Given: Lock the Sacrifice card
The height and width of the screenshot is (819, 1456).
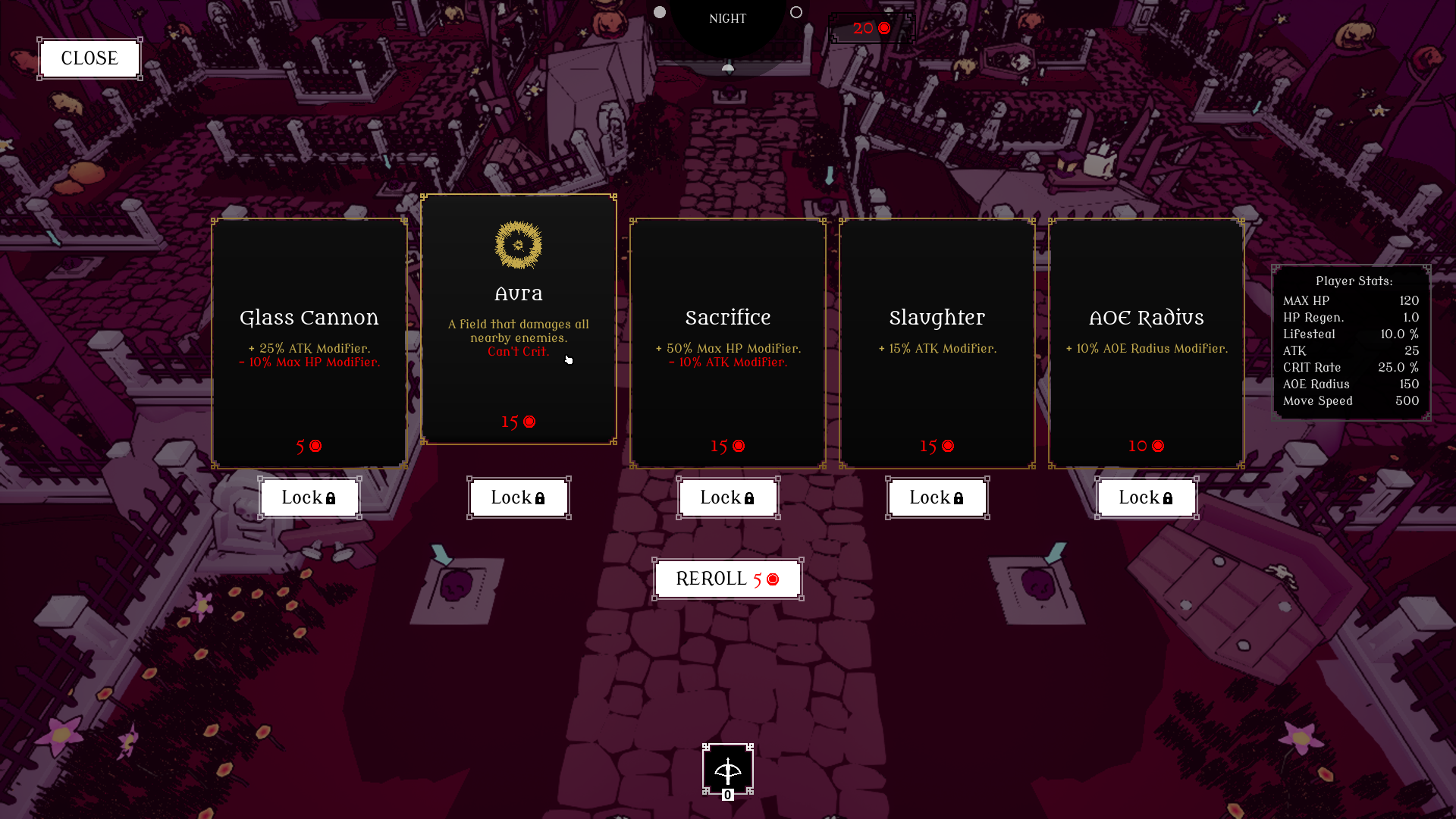Looking at the screenshot, I should coord(728,498).
